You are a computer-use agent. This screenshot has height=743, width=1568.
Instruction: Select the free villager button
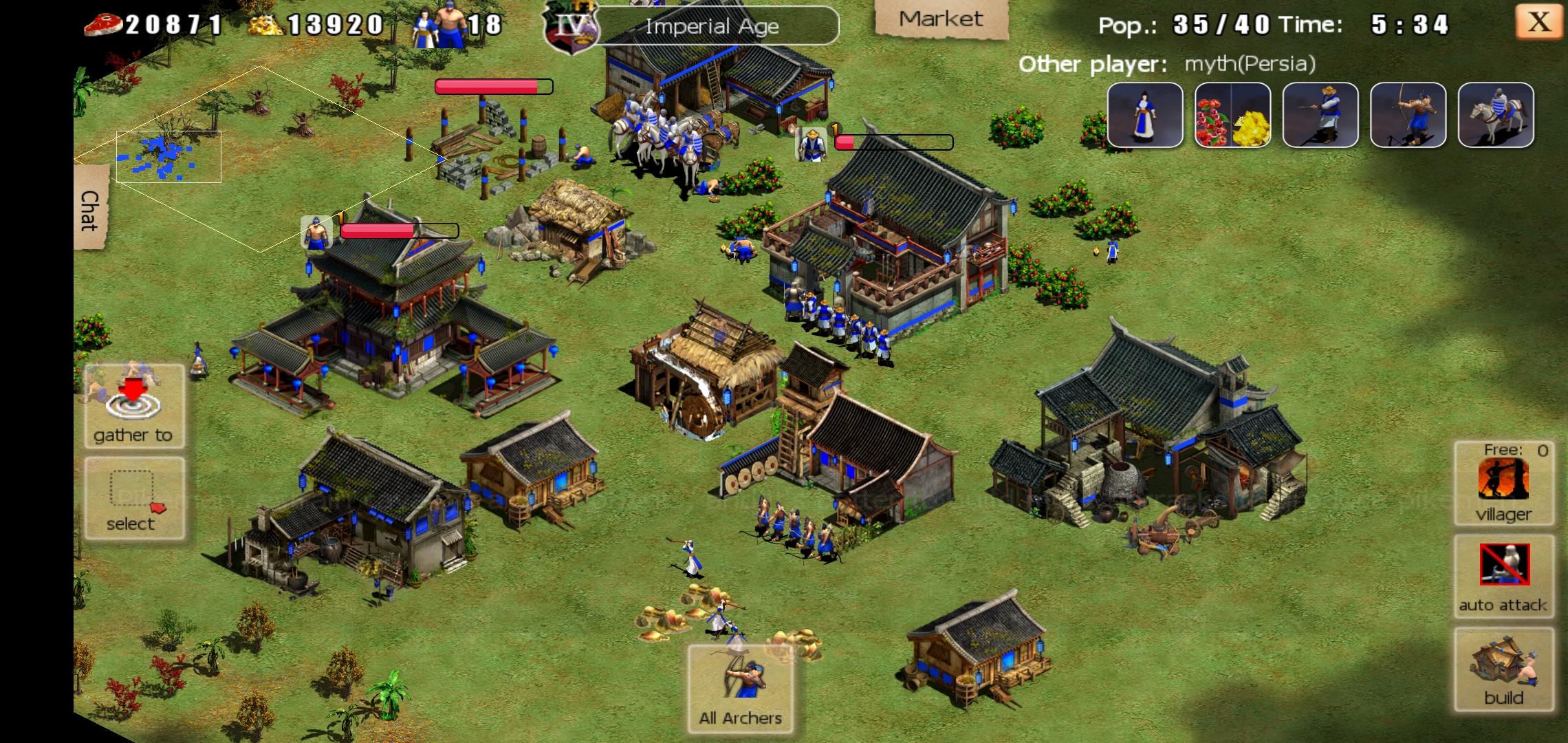(1503, 483)
